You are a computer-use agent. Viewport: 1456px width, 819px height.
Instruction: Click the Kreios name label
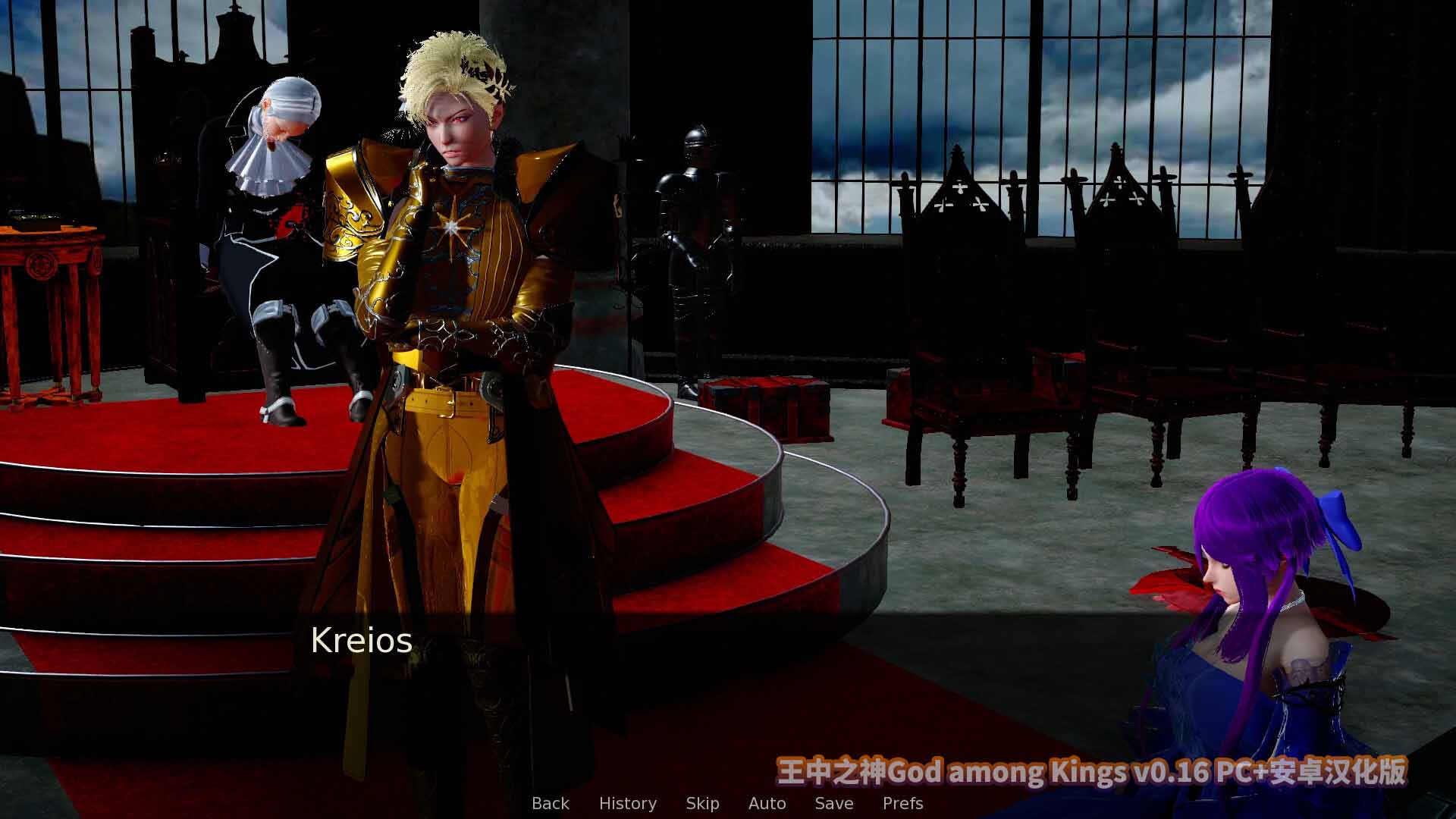(x=362, y=642)
